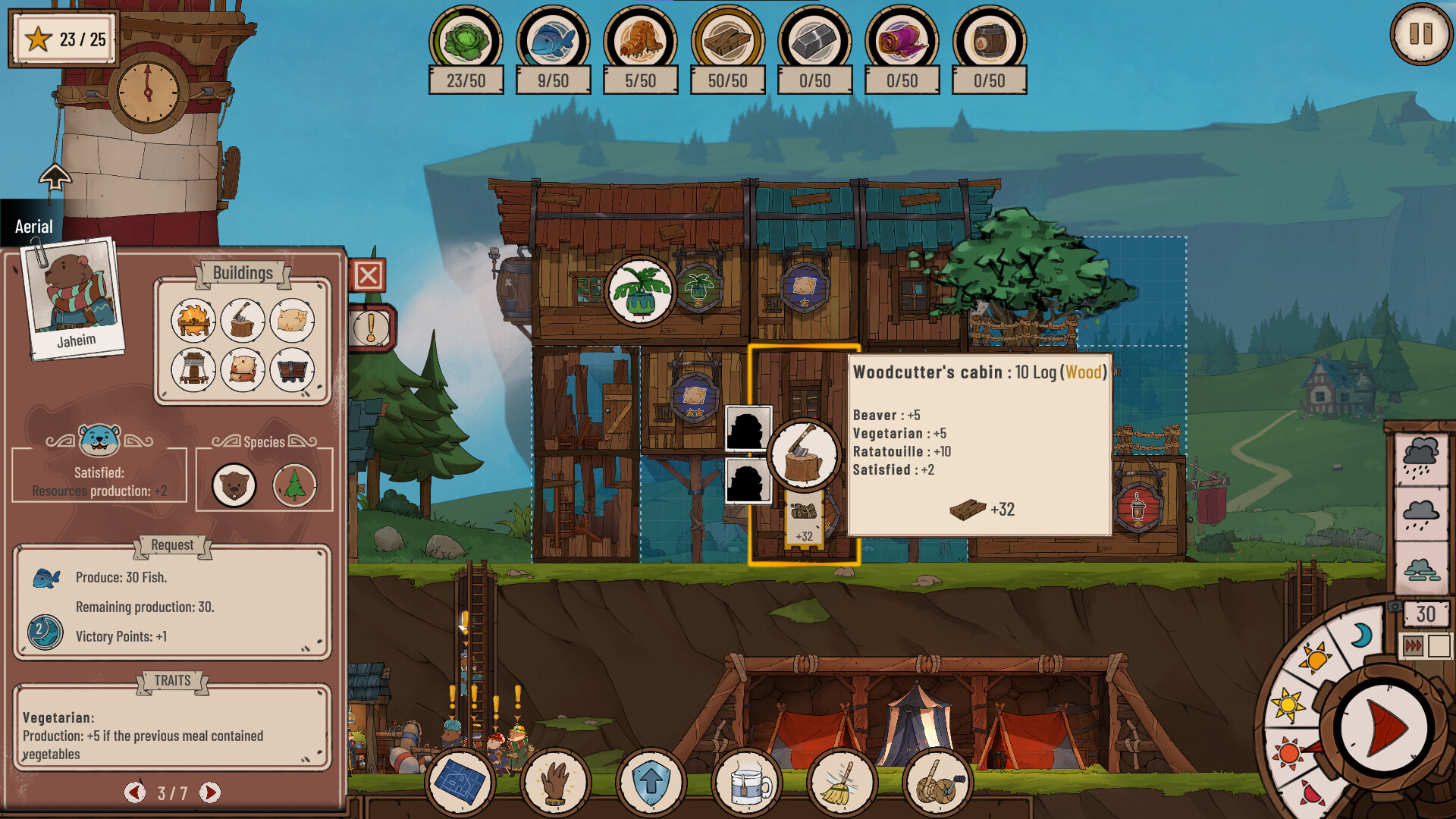The width and height of the screenshot is (1456, 819).
Task: Select the glove gathering tool
Action: point(556,782)
